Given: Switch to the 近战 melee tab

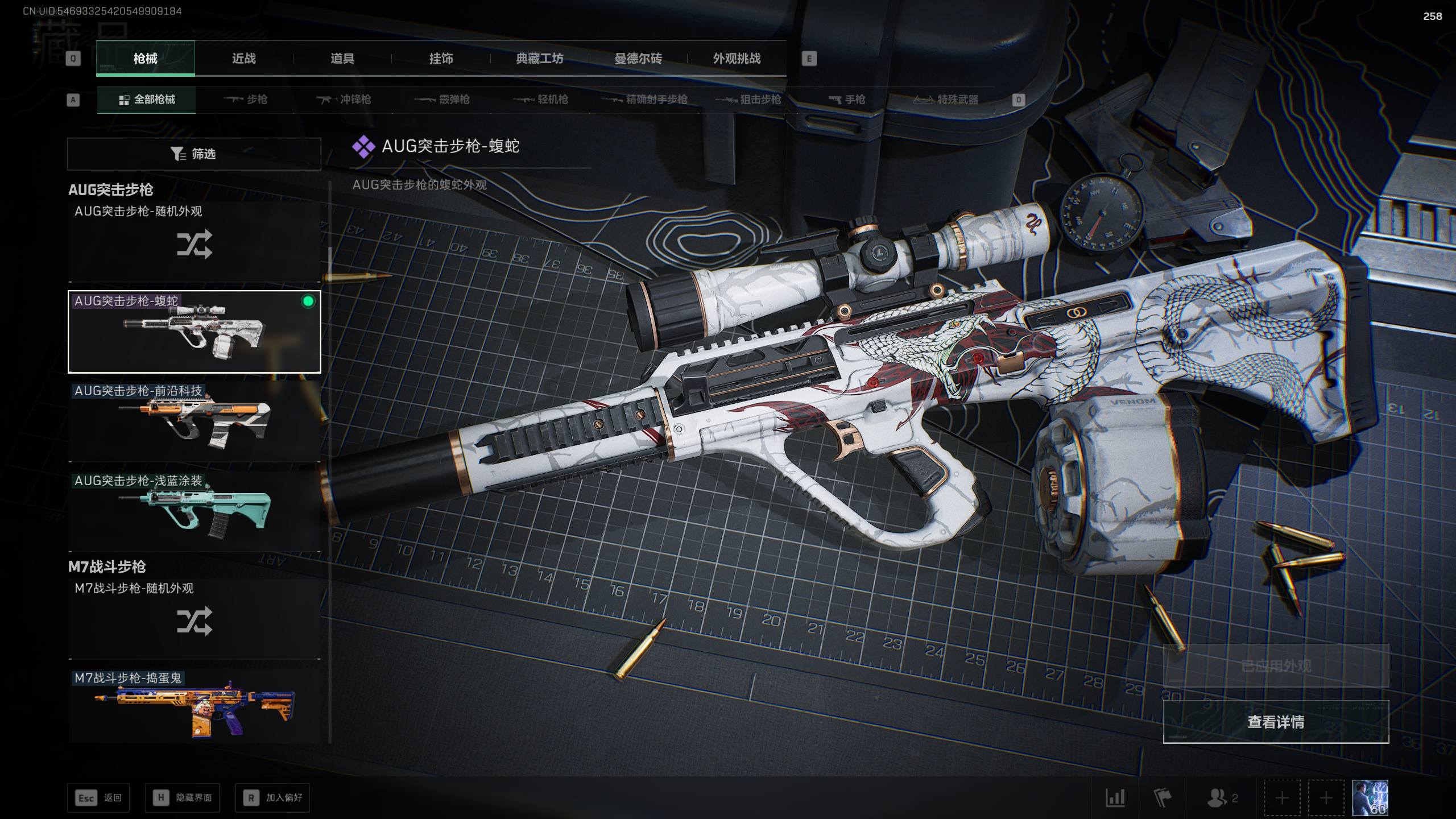Looking at the screenshot, I should coord(243,59).
